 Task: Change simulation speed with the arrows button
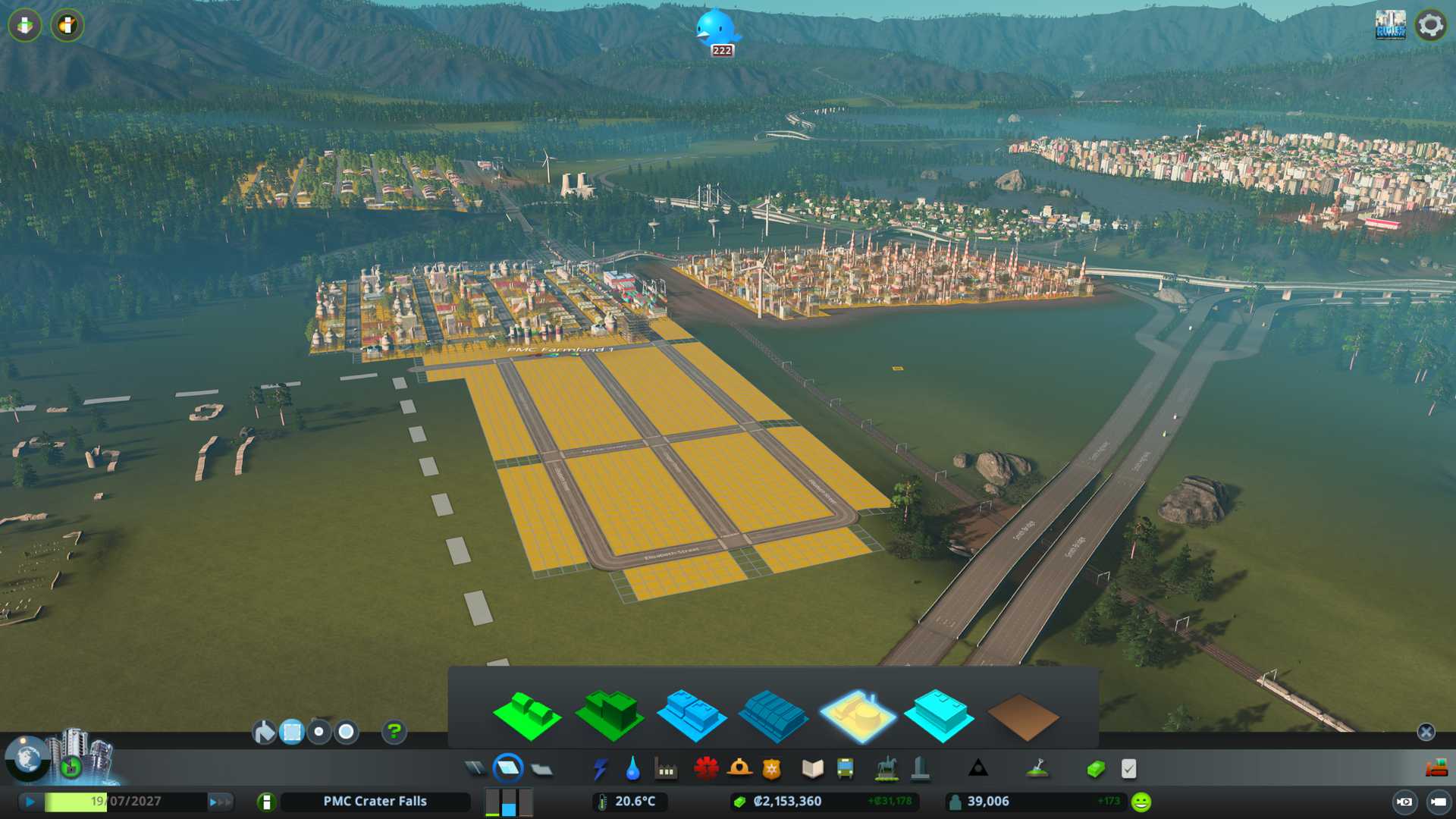pos(219,802)
